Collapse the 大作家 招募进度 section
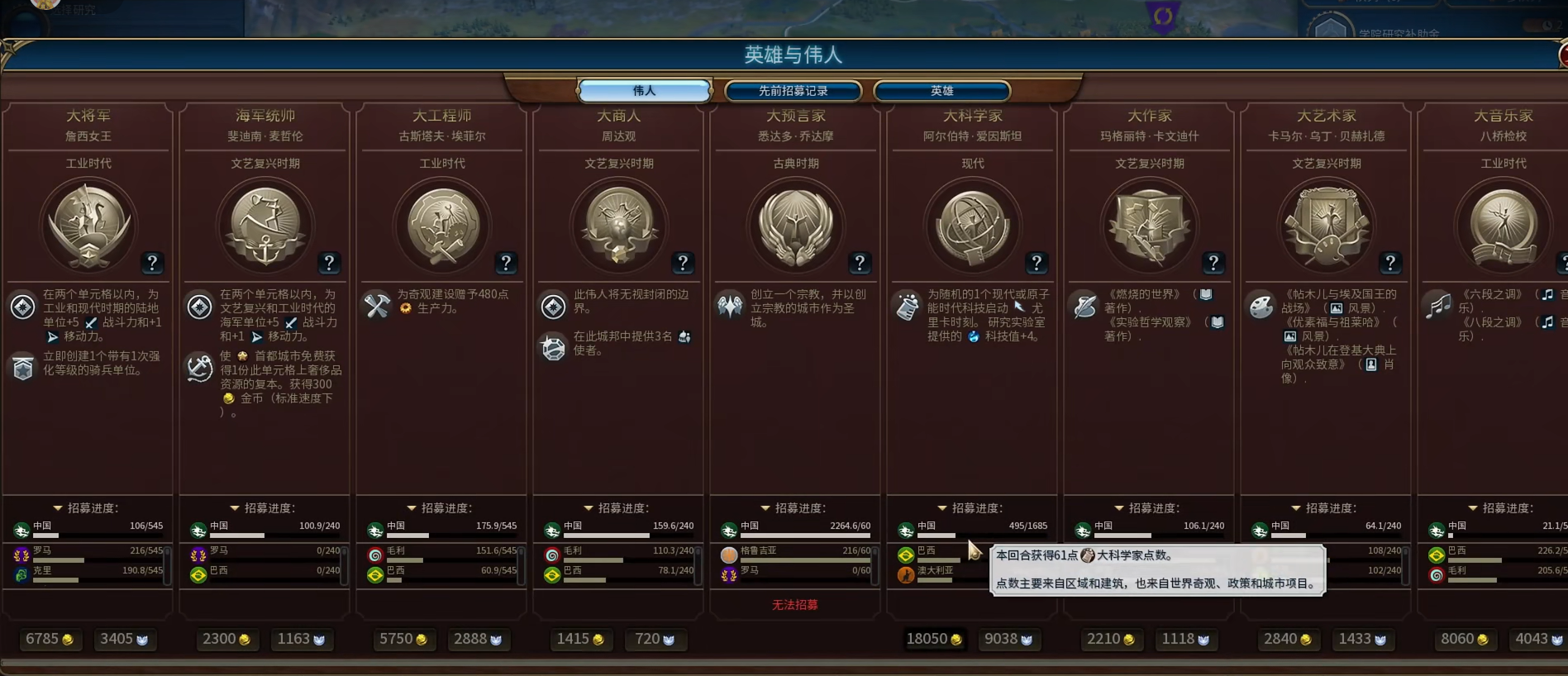 pyautogui.click(x=1118, y=507)
